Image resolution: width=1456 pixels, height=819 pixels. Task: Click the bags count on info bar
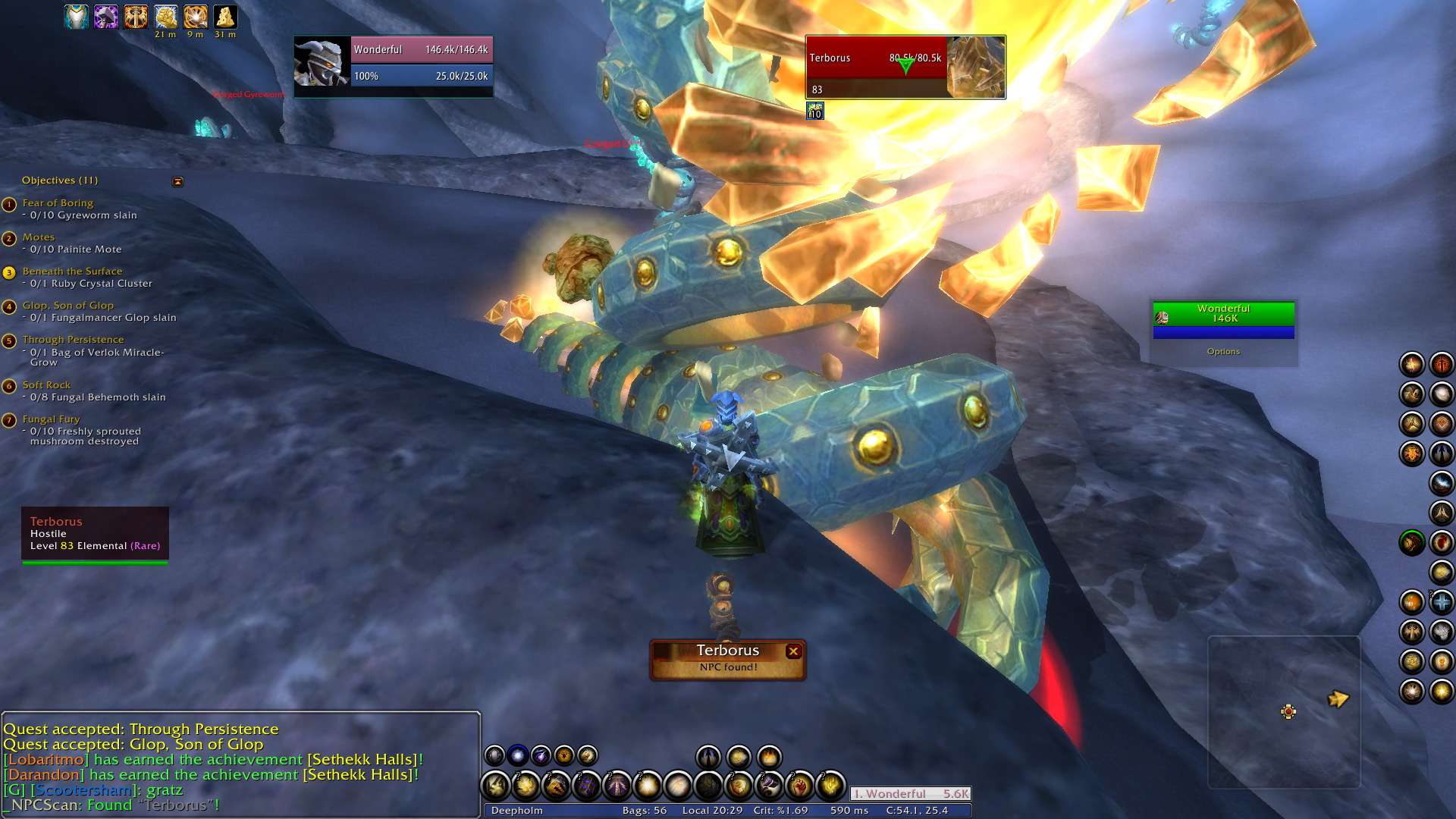[x=645, y=811]
